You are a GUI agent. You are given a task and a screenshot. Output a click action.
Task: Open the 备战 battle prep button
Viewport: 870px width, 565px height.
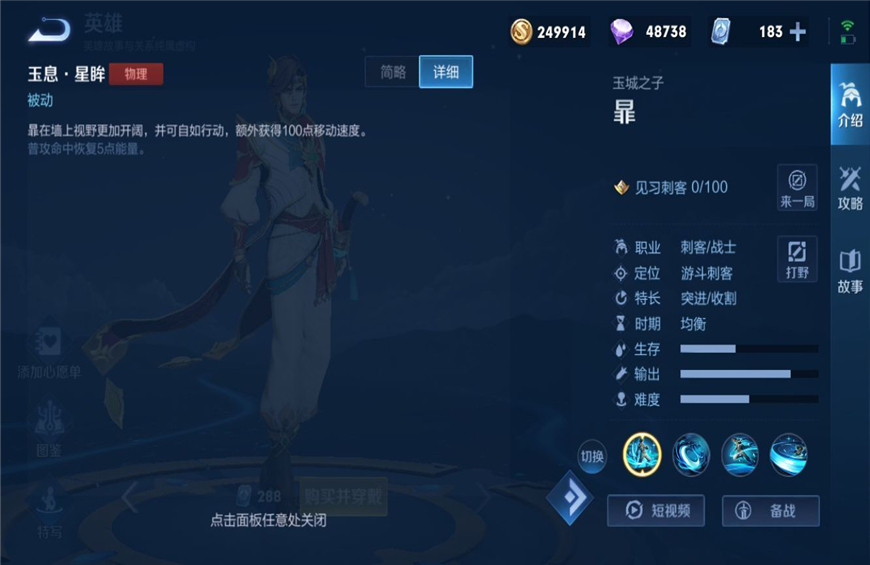(x=771, y=510)
